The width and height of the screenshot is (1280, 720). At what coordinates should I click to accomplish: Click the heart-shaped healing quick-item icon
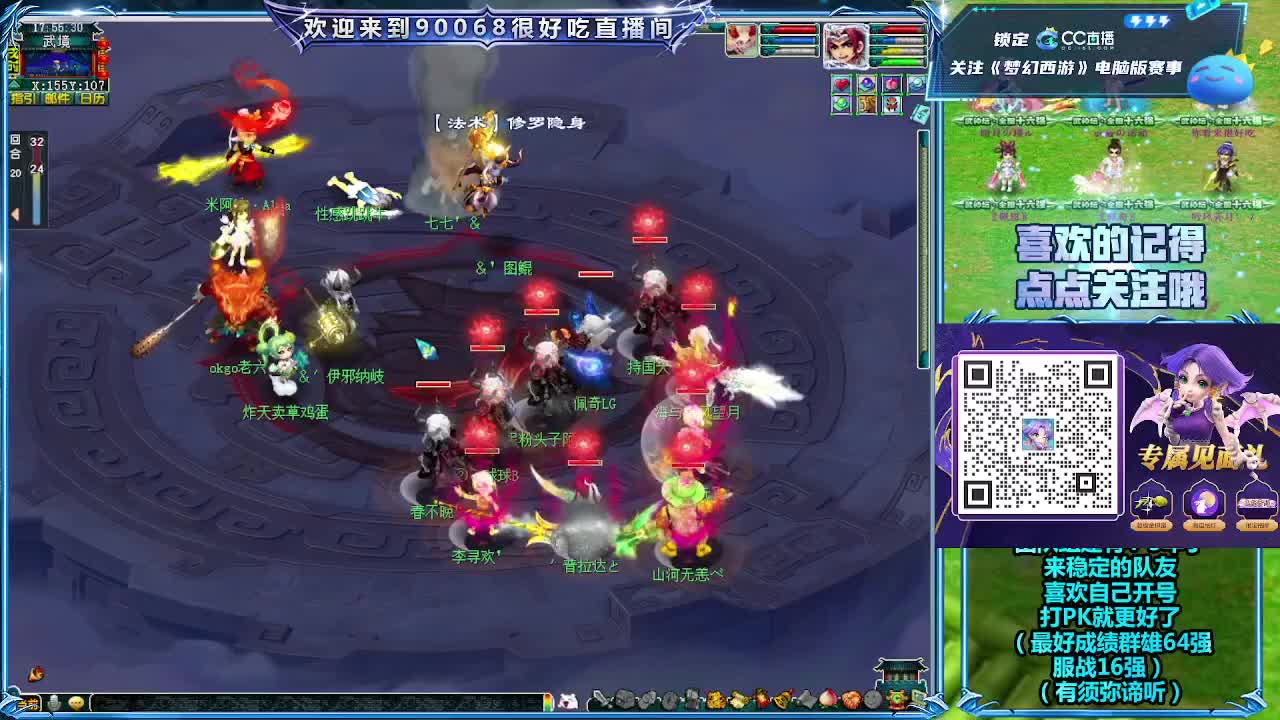pyautogui.click(x=841, y=84)
